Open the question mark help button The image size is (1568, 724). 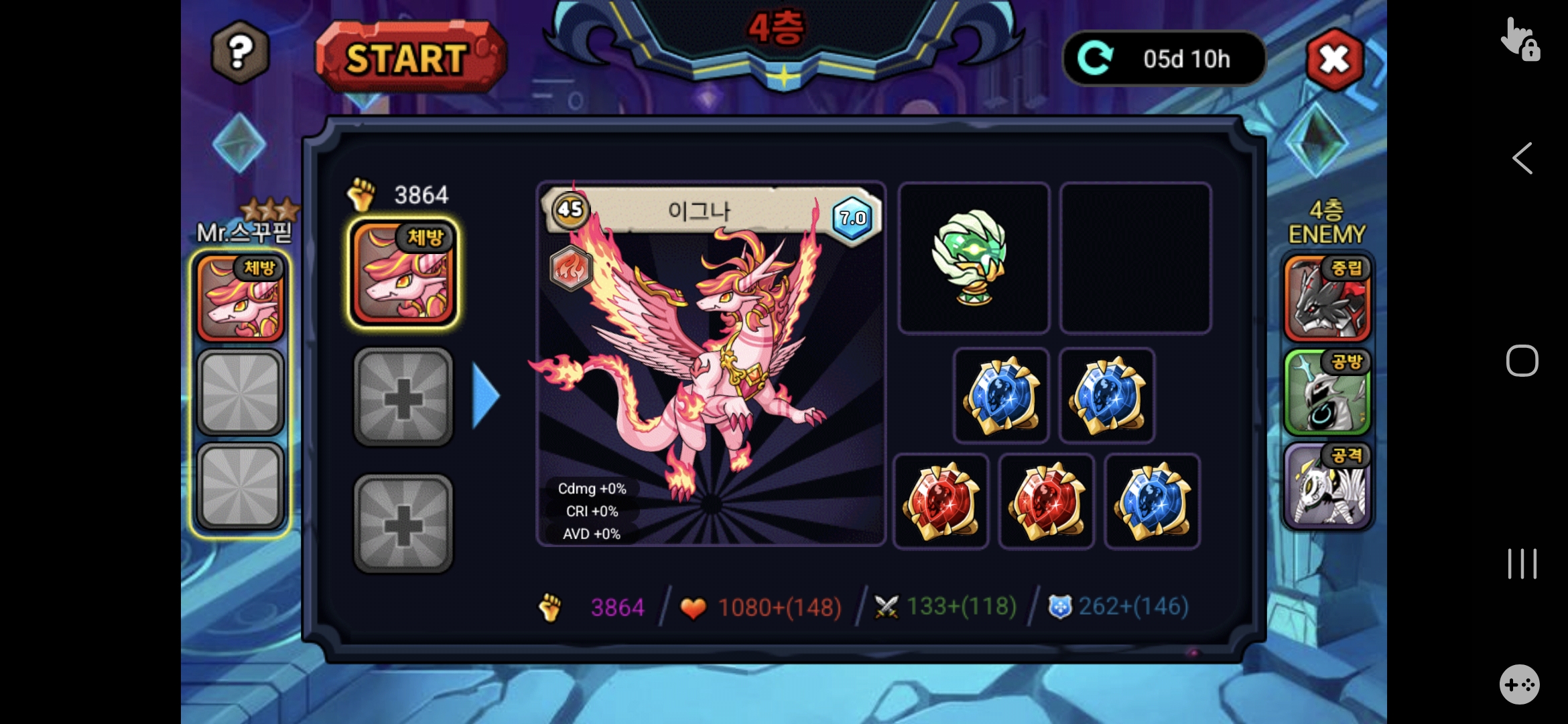(241, 52)
